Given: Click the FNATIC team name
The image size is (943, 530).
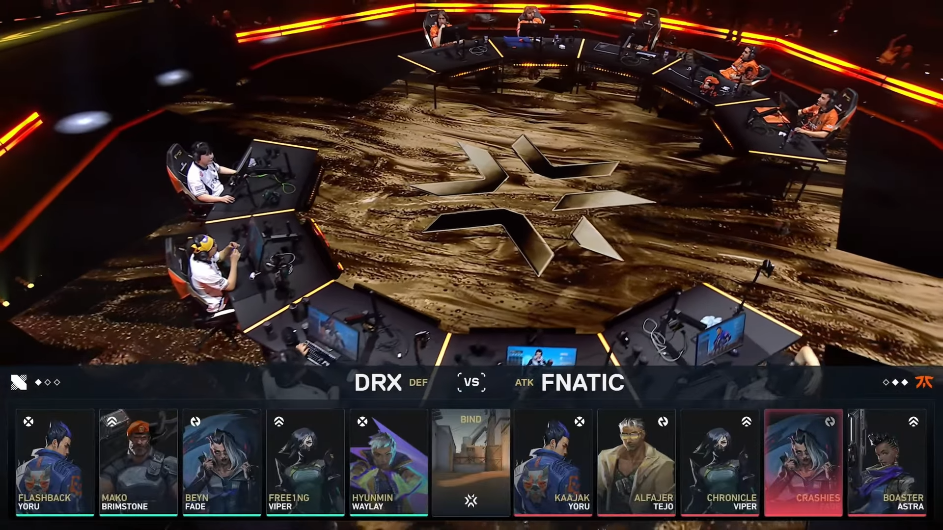Looking at the screenshot, I should (583, 382).
